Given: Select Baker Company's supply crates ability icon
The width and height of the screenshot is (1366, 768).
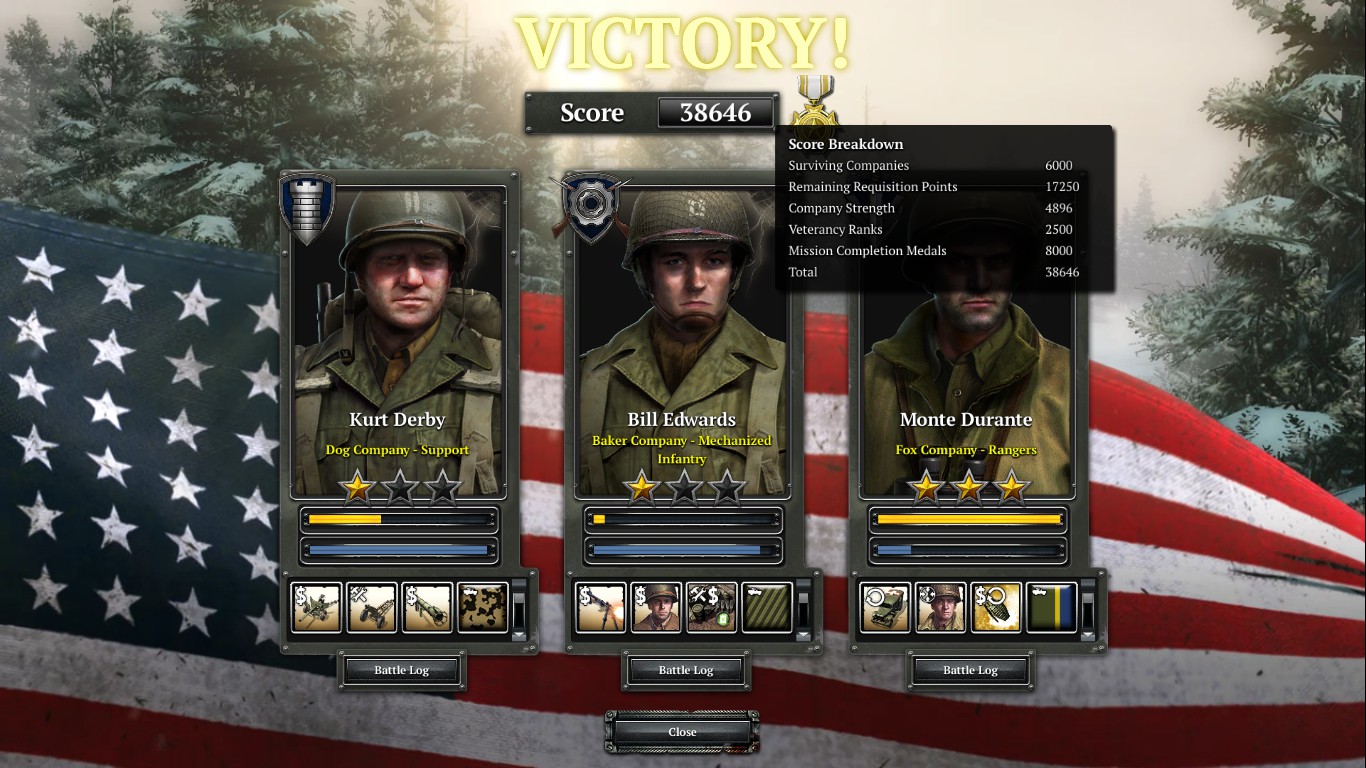Looking at the screenshot, I should pos(712,608).
